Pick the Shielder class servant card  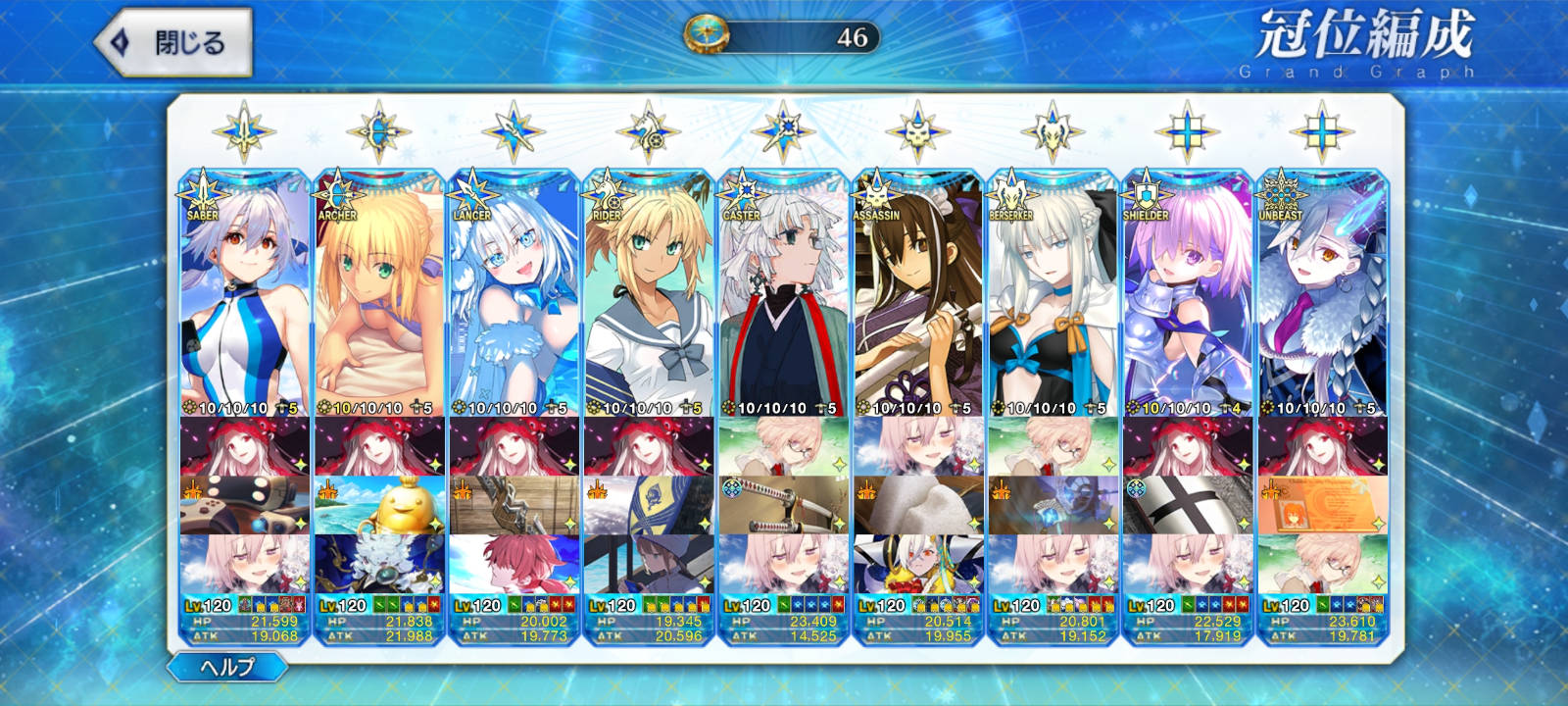[1187, 294]
